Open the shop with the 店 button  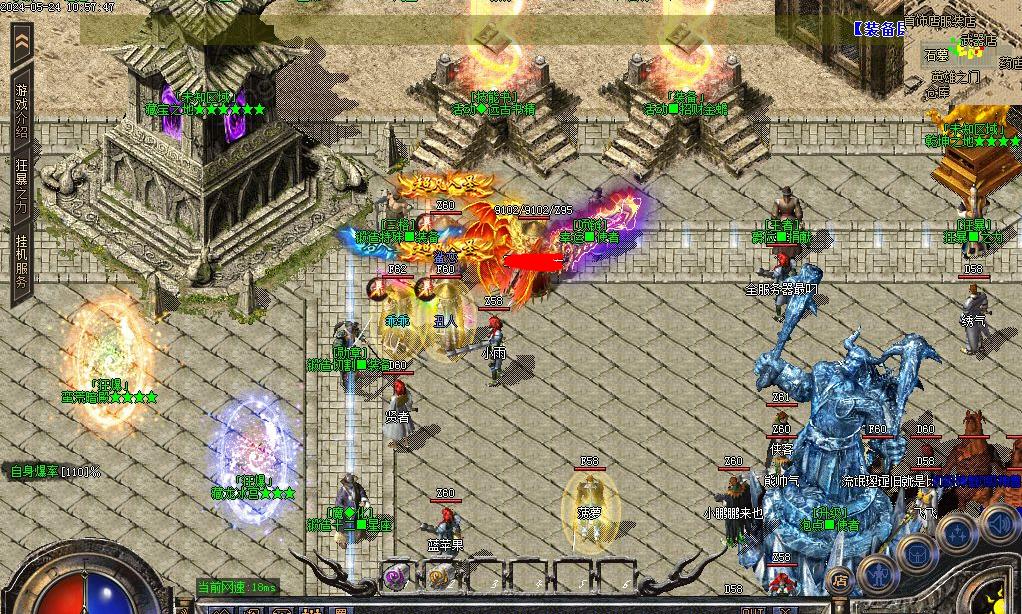(840, 579)
